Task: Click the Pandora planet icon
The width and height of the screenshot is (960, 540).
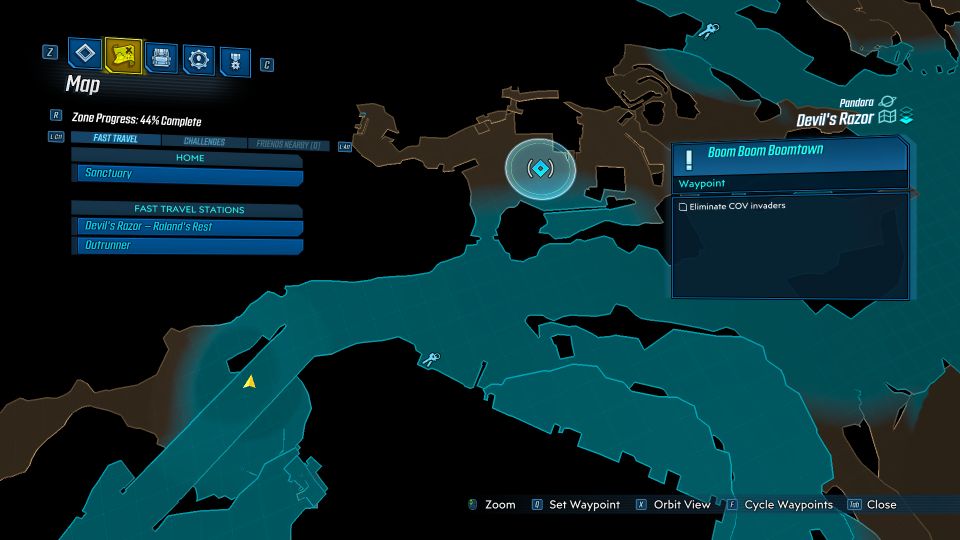Action: point(887,101)
